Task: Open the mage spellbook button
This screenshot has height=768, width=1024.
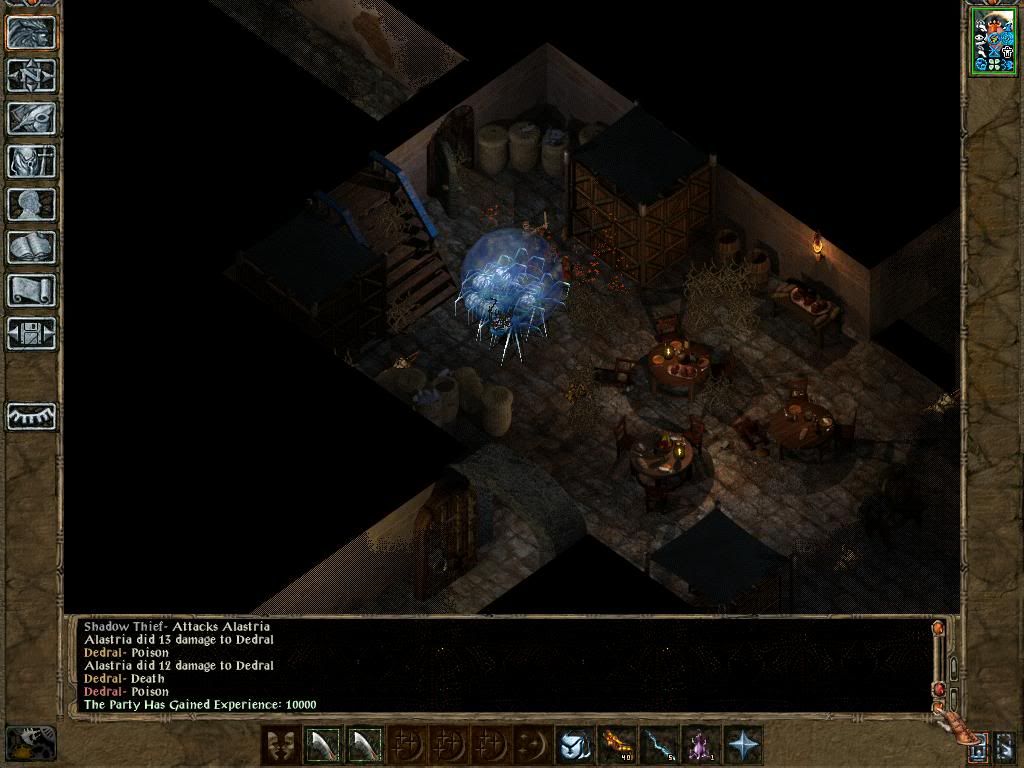Action: click(31, 247)
